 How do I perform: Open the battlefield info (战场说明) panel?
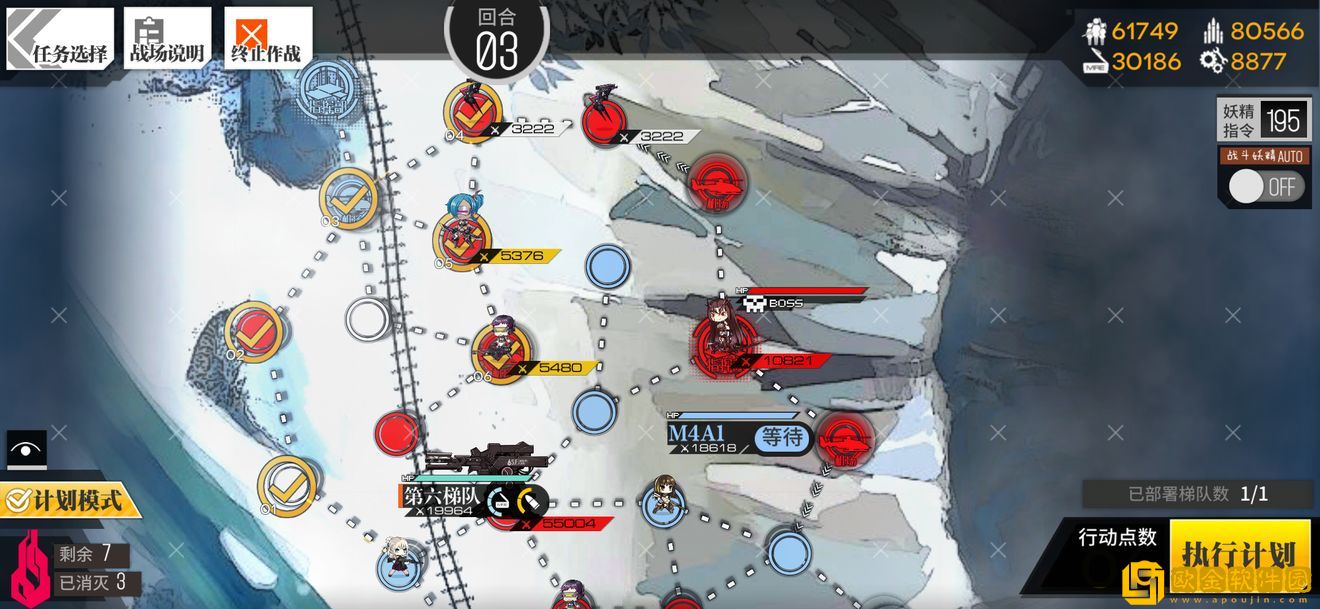(x=167, y=39)
